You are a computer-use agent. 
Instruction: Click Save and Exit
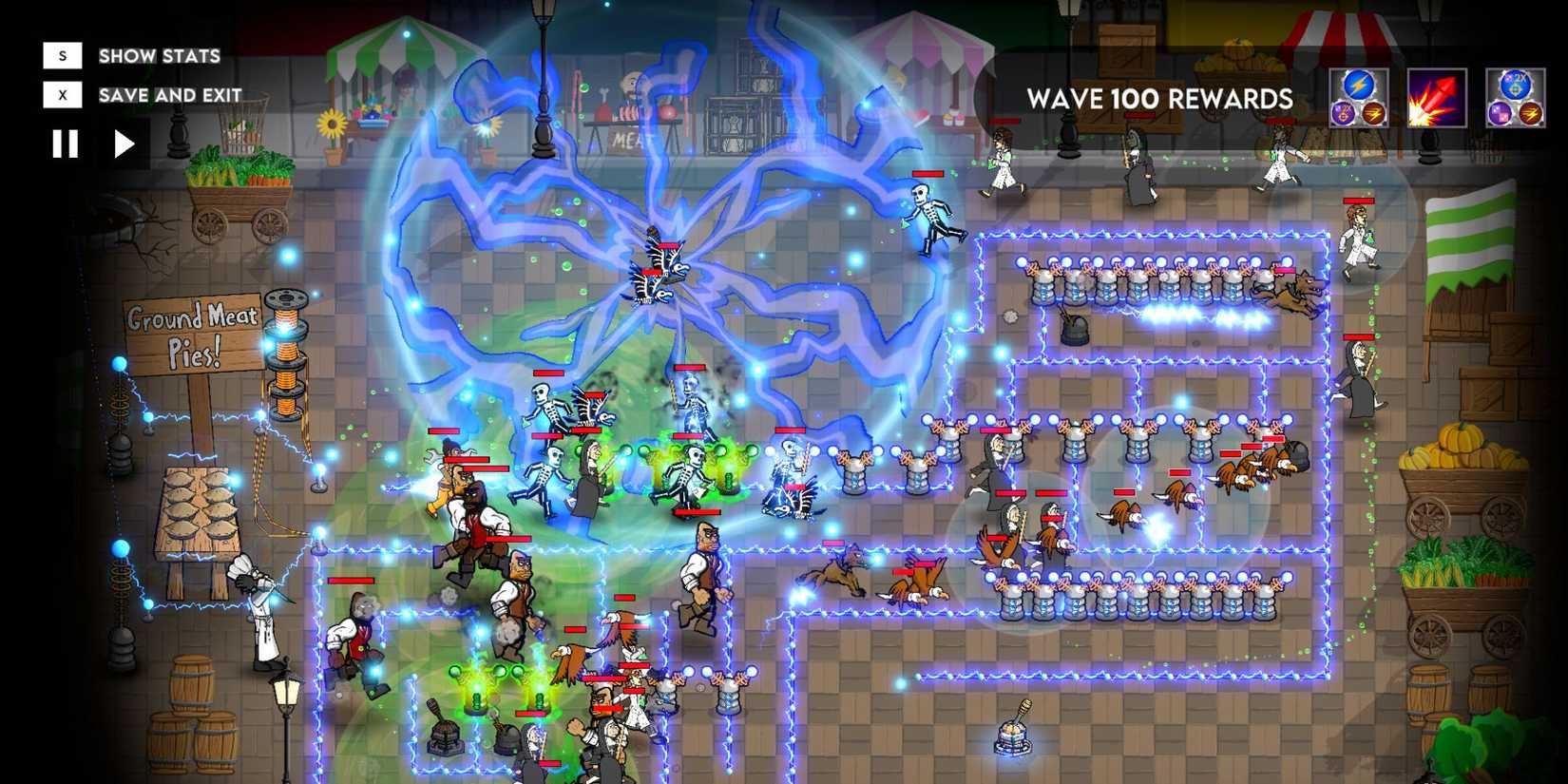167,95
